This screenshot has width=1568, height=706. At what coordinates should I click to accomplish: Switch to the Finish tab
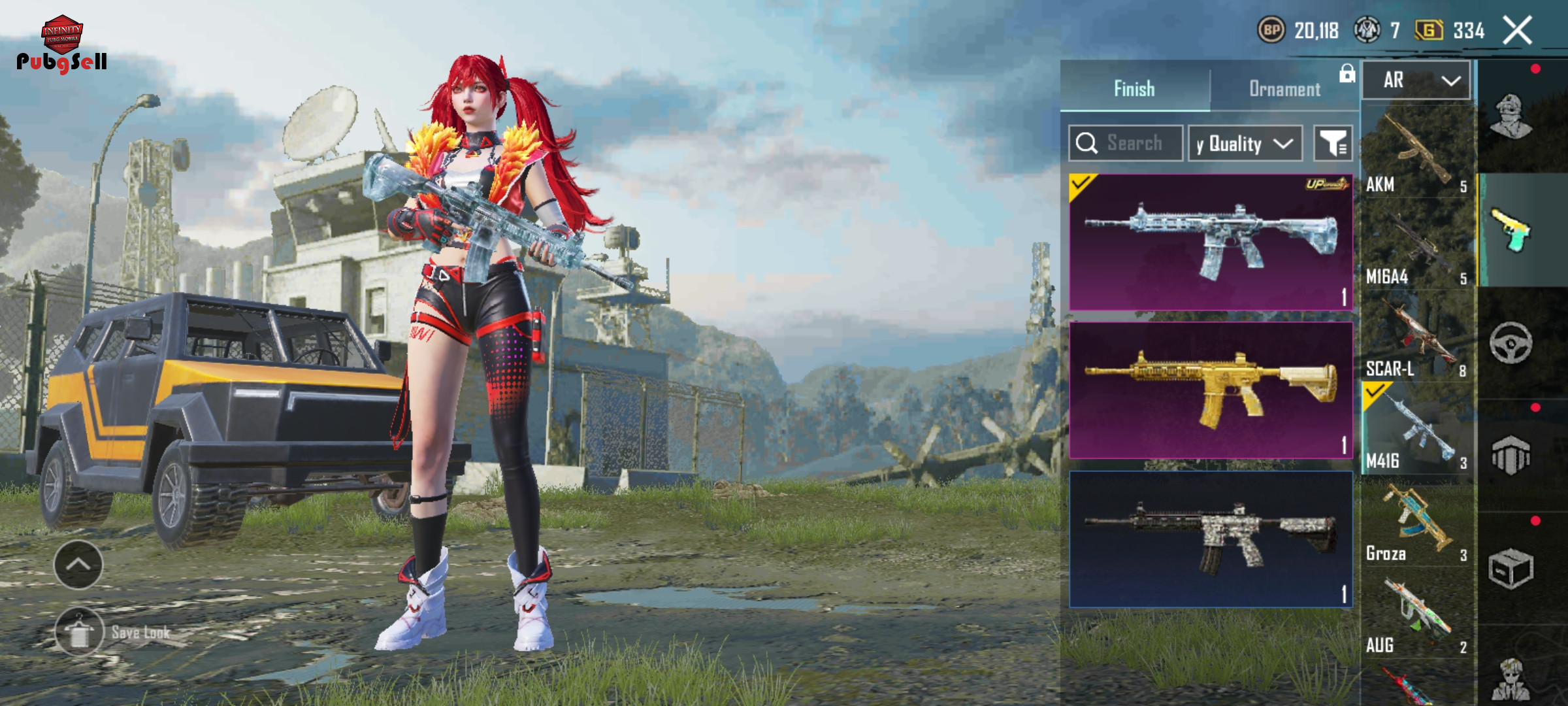[1134, 88]
